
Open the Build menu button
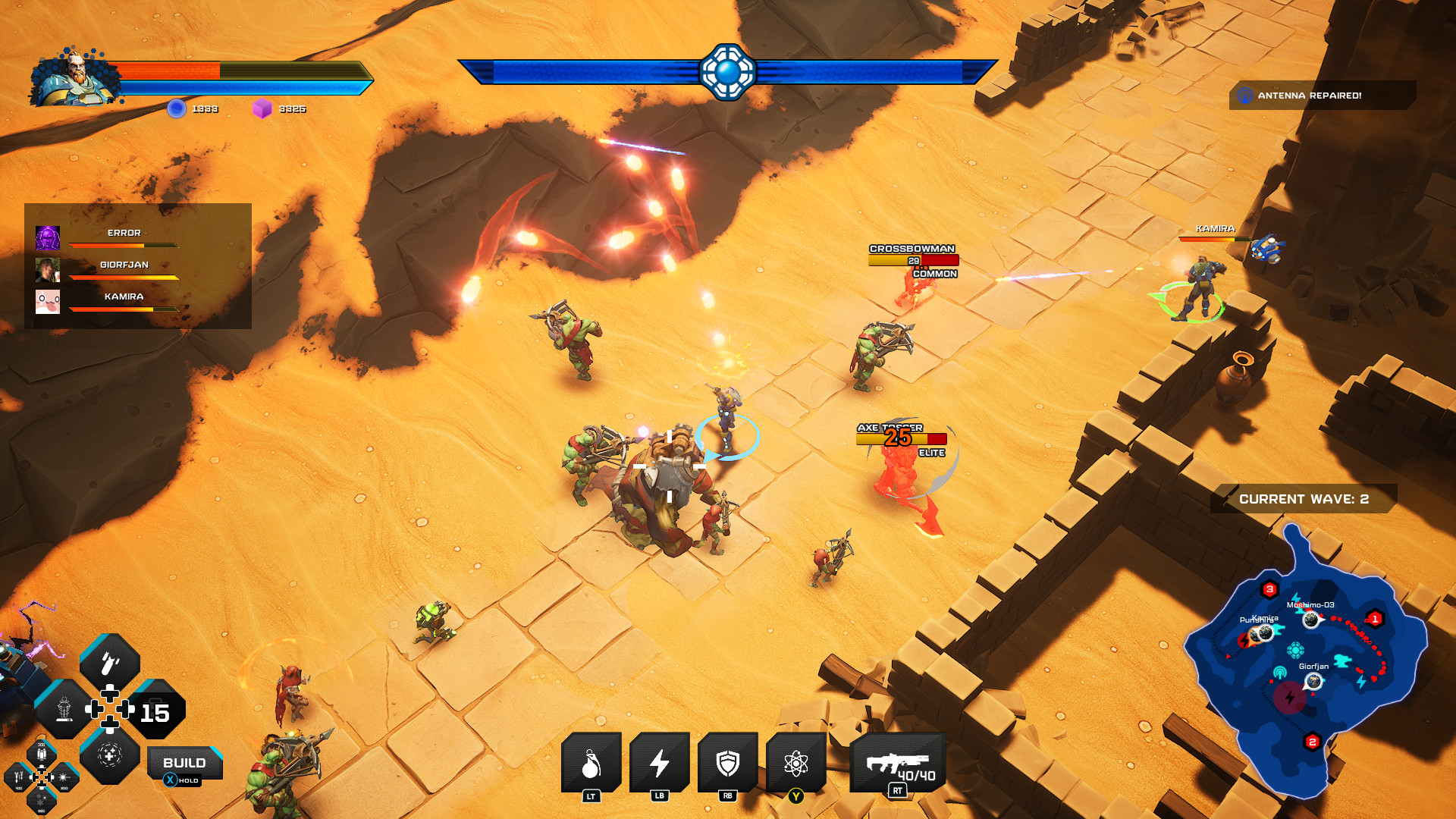click(x=184, y=763)
